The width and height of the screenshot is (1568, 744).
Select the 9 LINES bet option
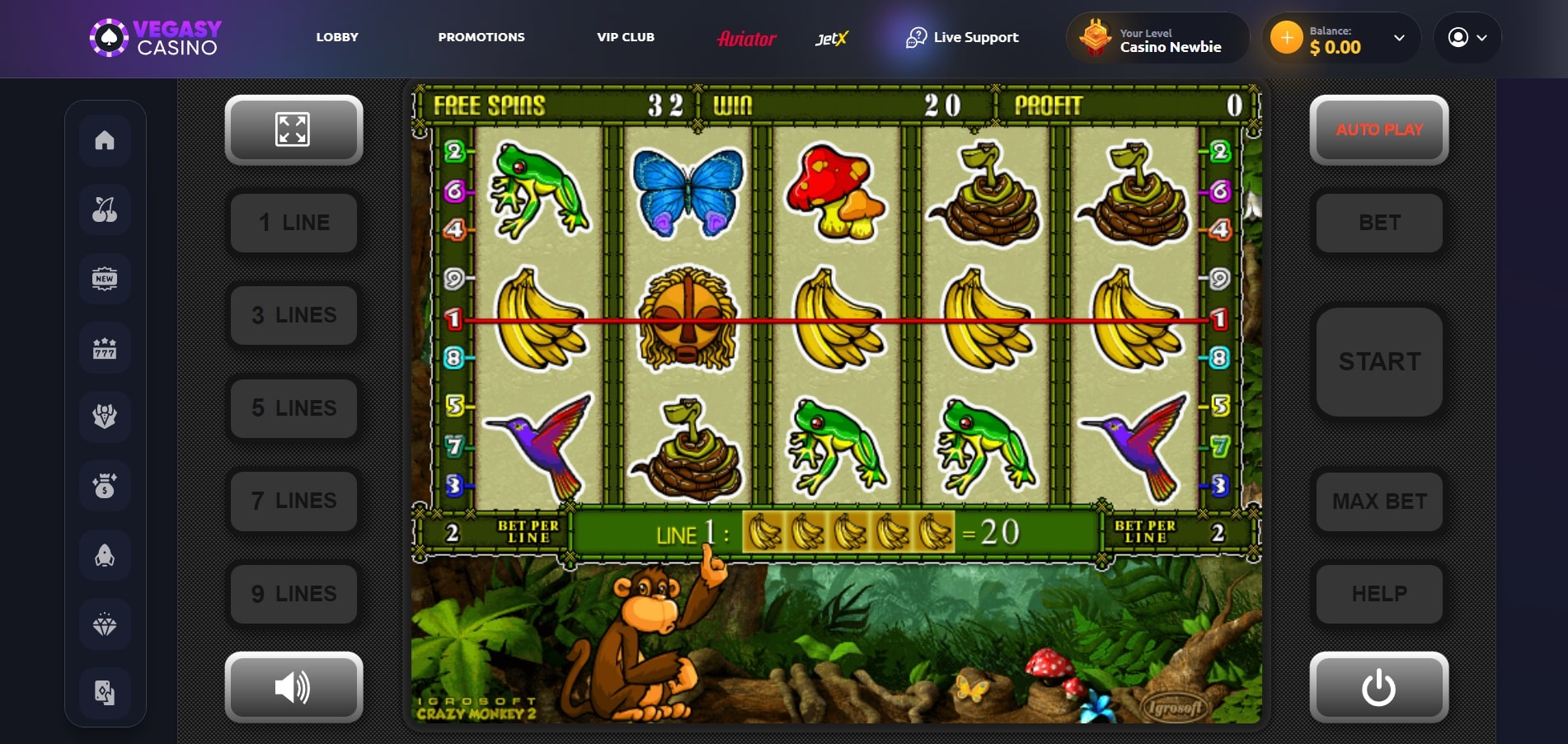click(293, 593)
